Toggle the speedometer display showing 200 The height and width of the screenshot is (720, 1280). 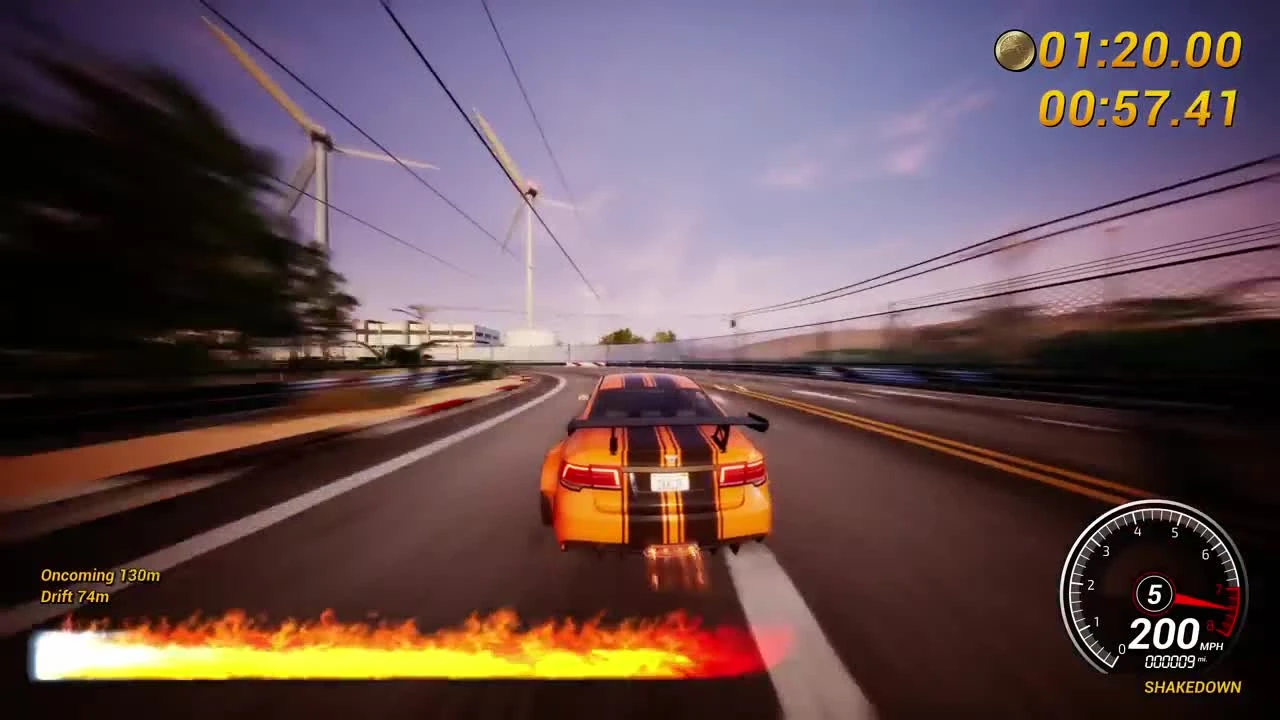[1164, 635]
